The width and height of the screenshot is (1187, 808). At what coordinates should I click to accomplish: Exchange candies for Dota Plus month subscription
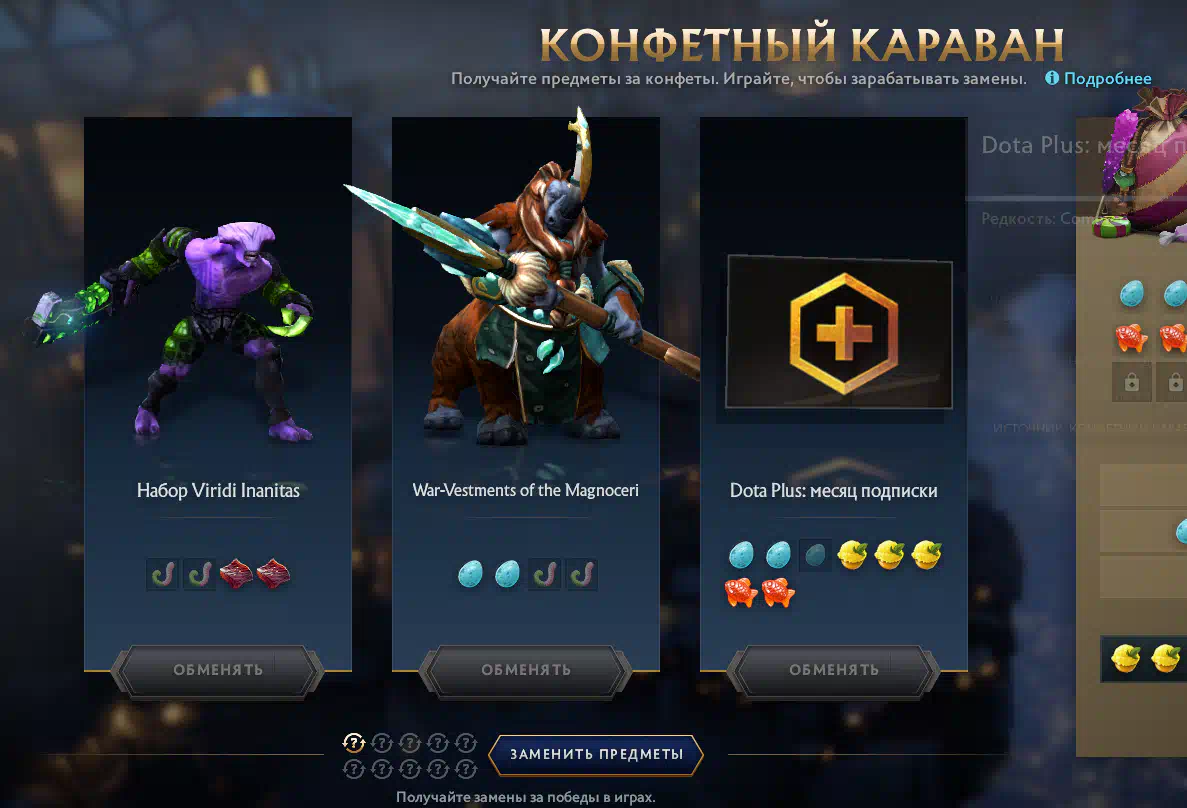(x=833, y=670)
